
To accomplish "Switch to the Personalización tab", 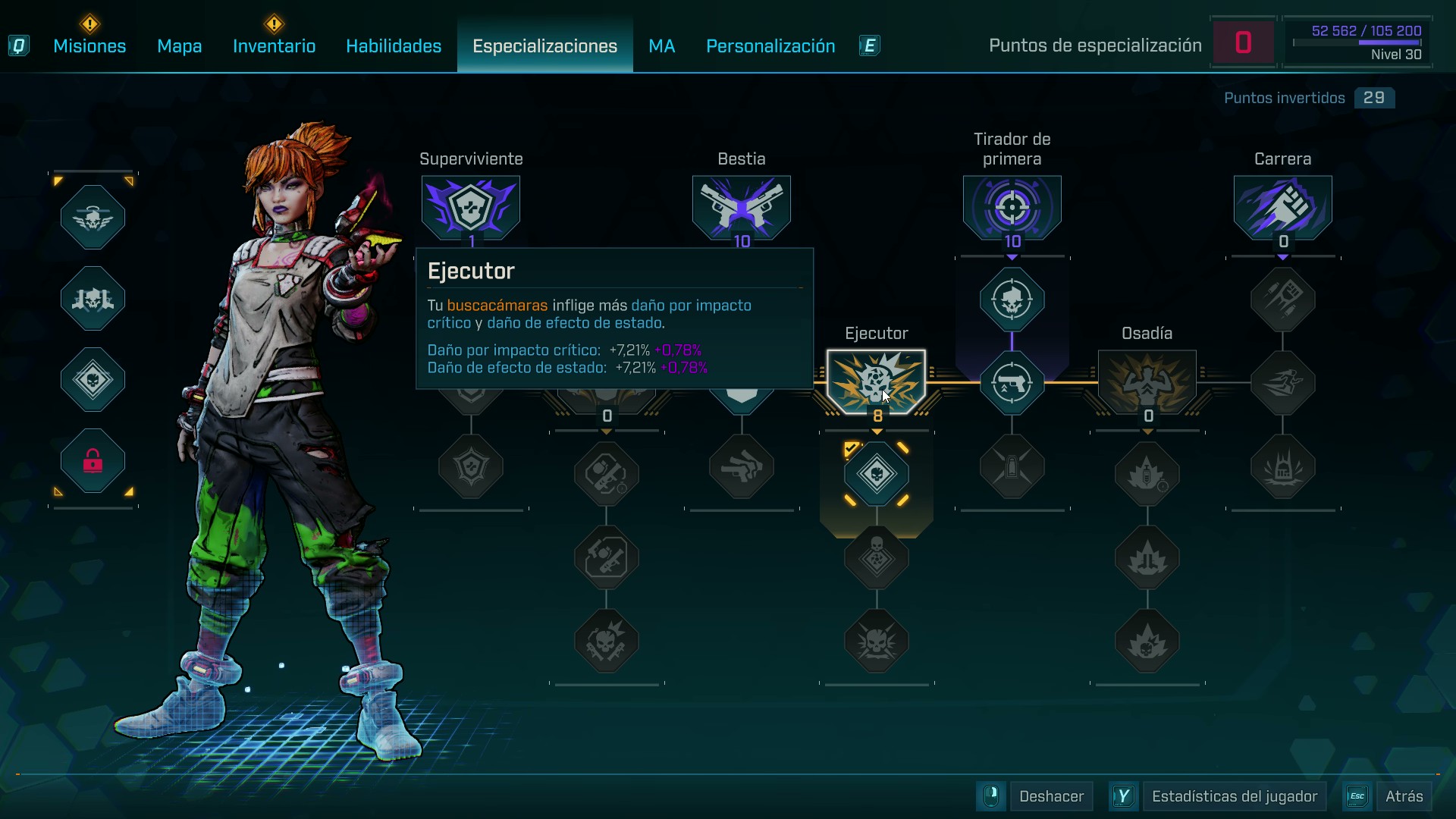I will 770,46.
